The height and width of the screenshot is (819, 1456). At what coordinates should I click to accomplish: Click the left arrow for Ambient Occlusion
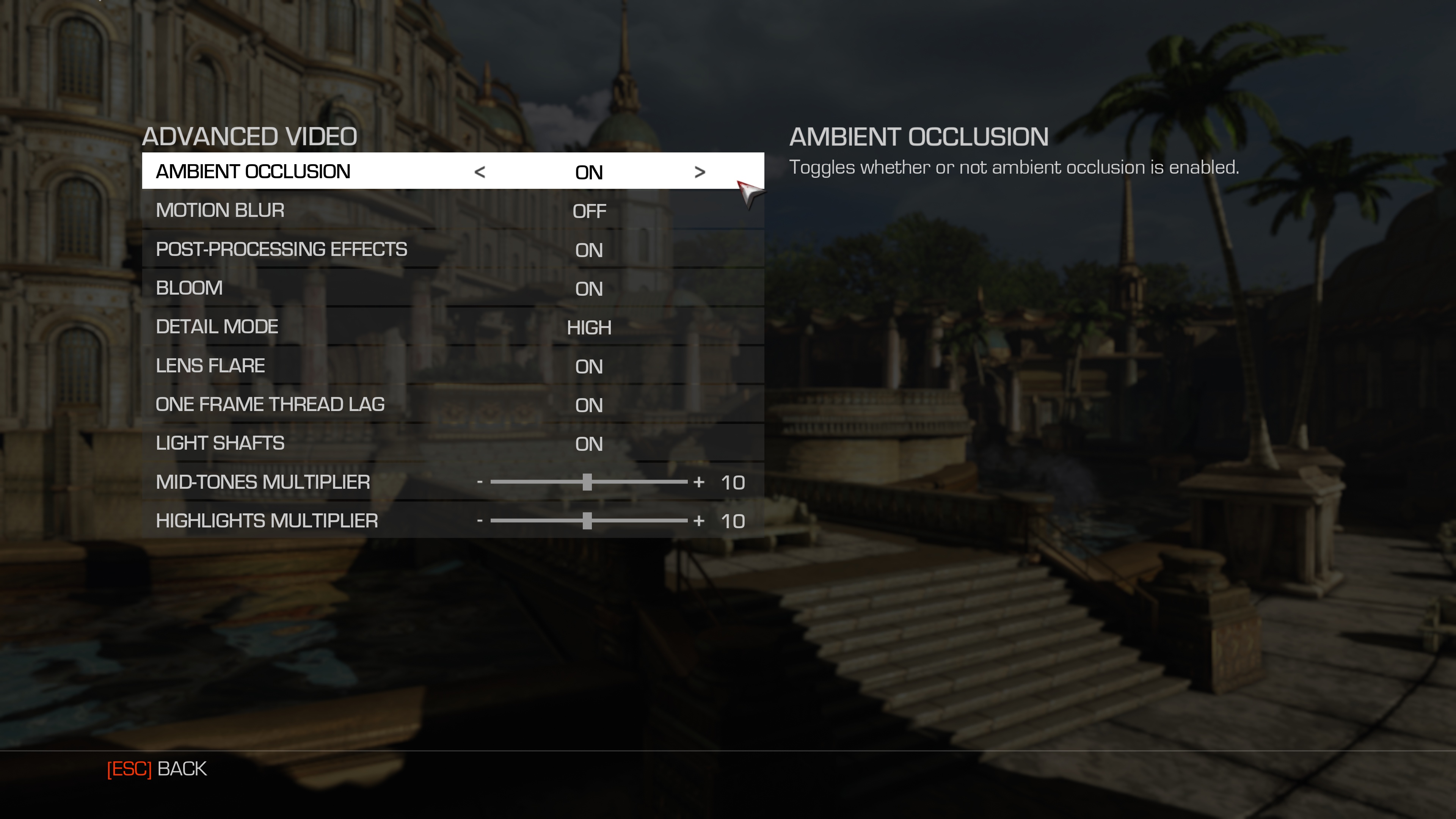click(479, 172)
